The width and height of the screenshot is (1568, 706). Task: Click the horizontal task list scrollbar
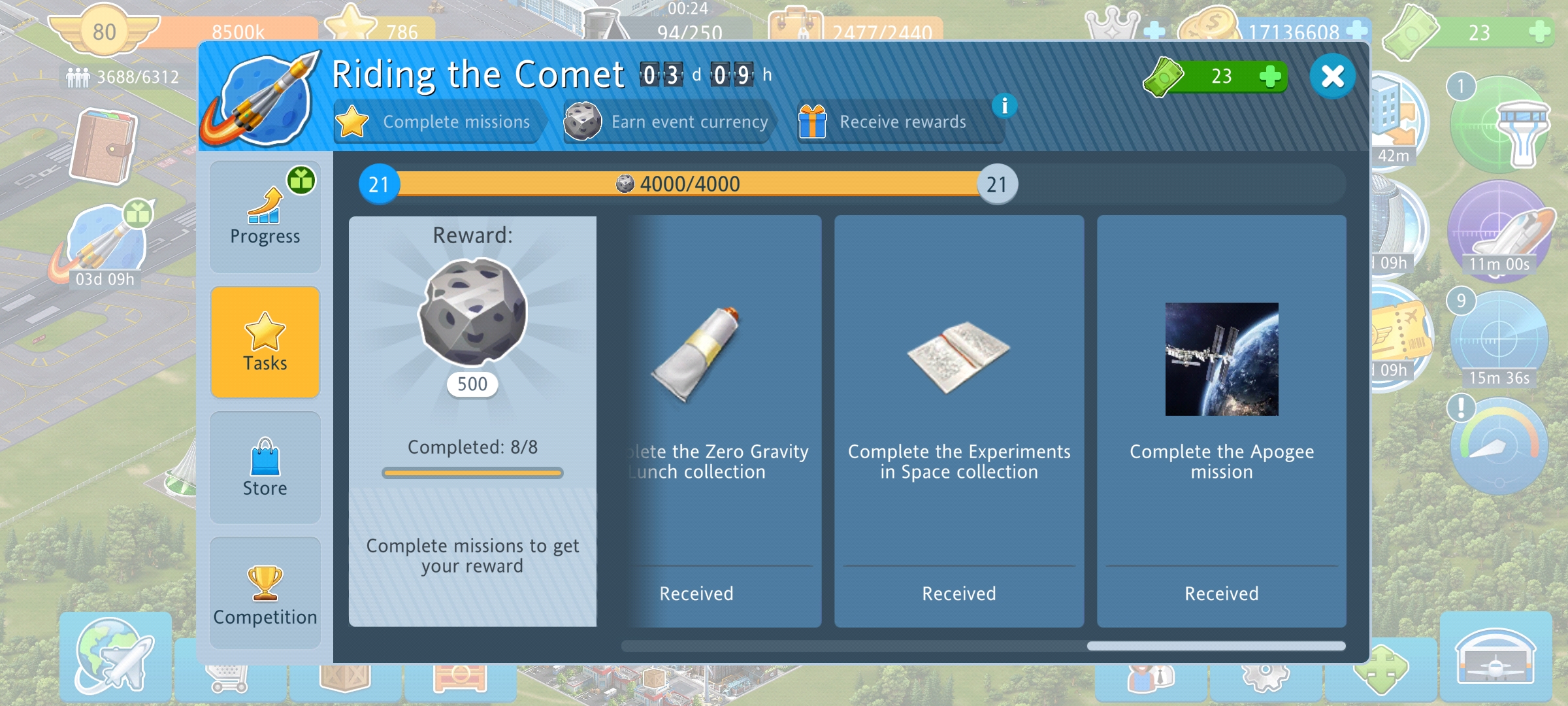pos(983,646)
